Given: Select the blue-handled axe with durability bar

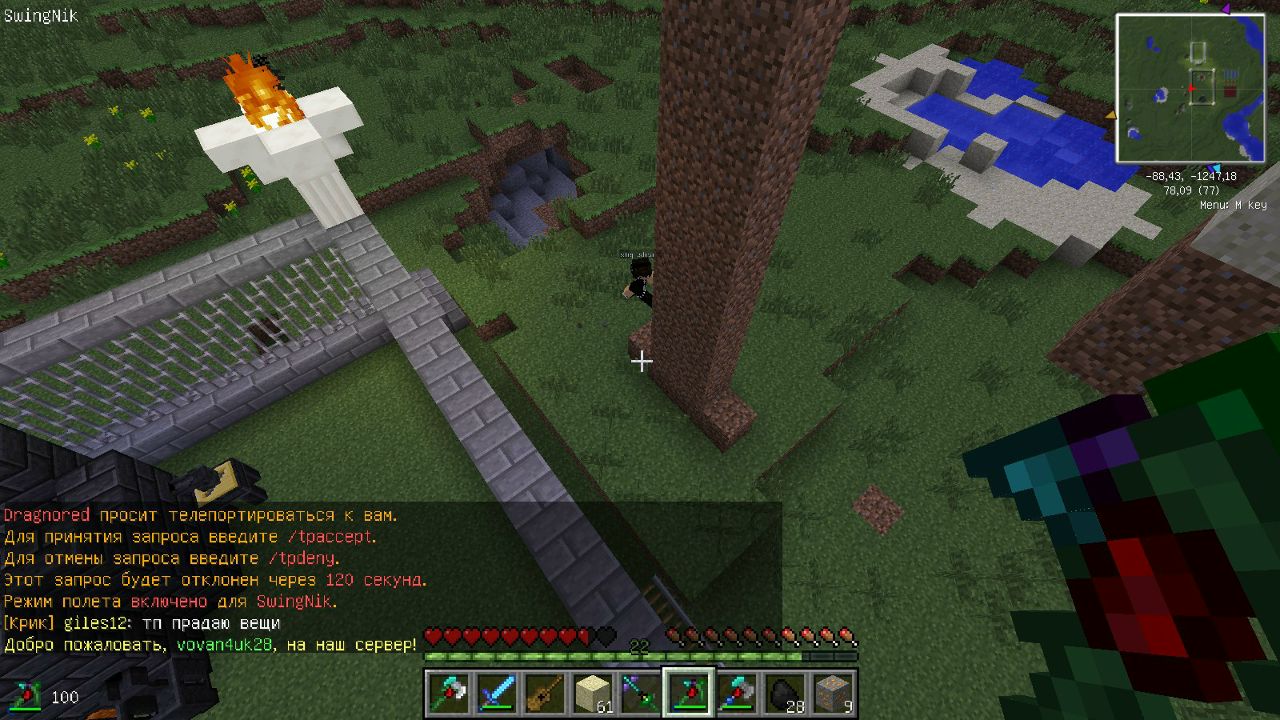Looking at the screenshot, I should point(737,693).
